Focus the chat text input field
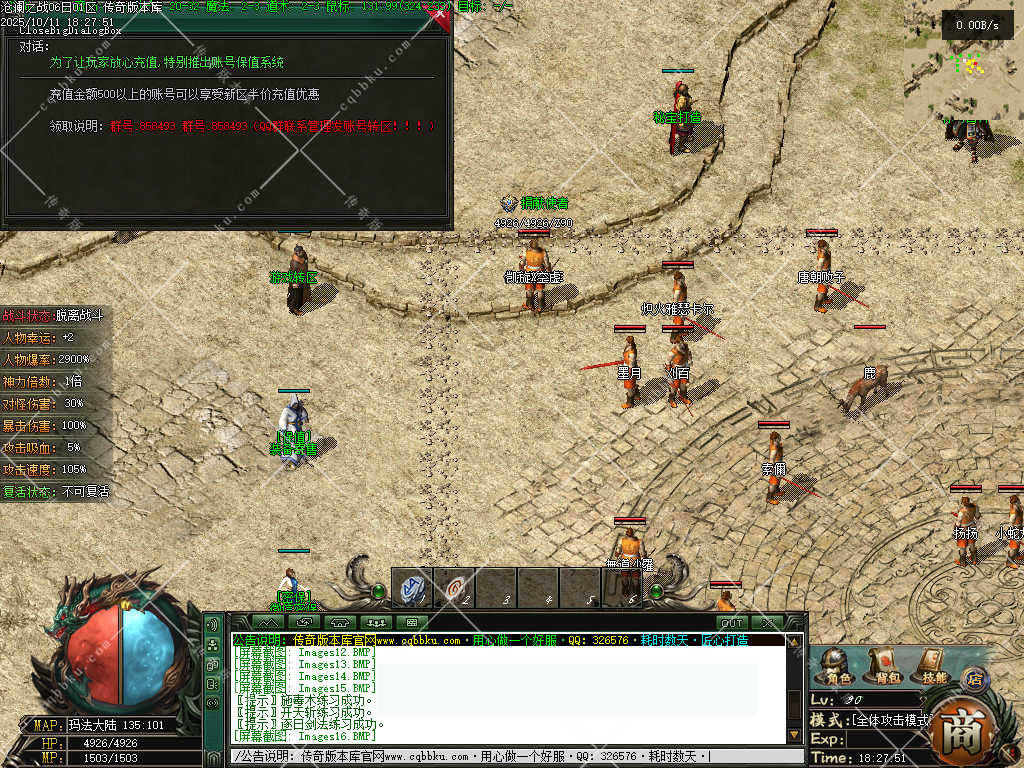This screenshot has height=768, width=1024. point(500,756)
